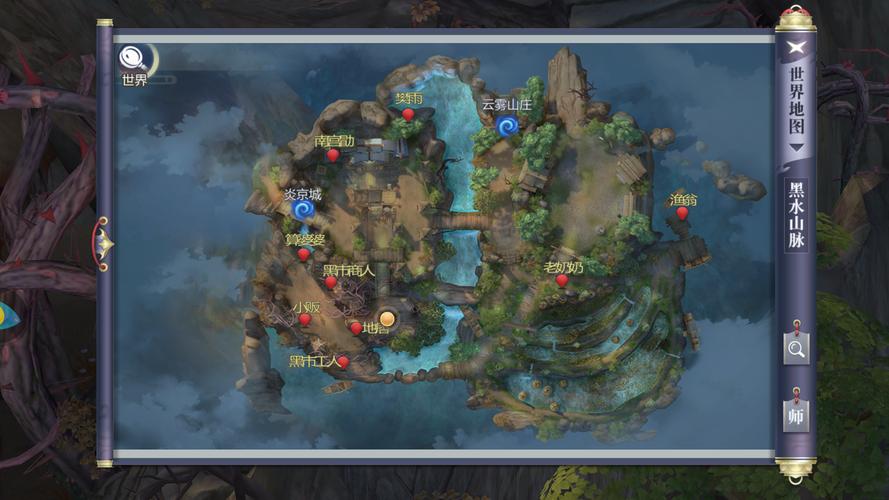
Task: Select the 炎京城 portal marker
Action: pos(304,211)
